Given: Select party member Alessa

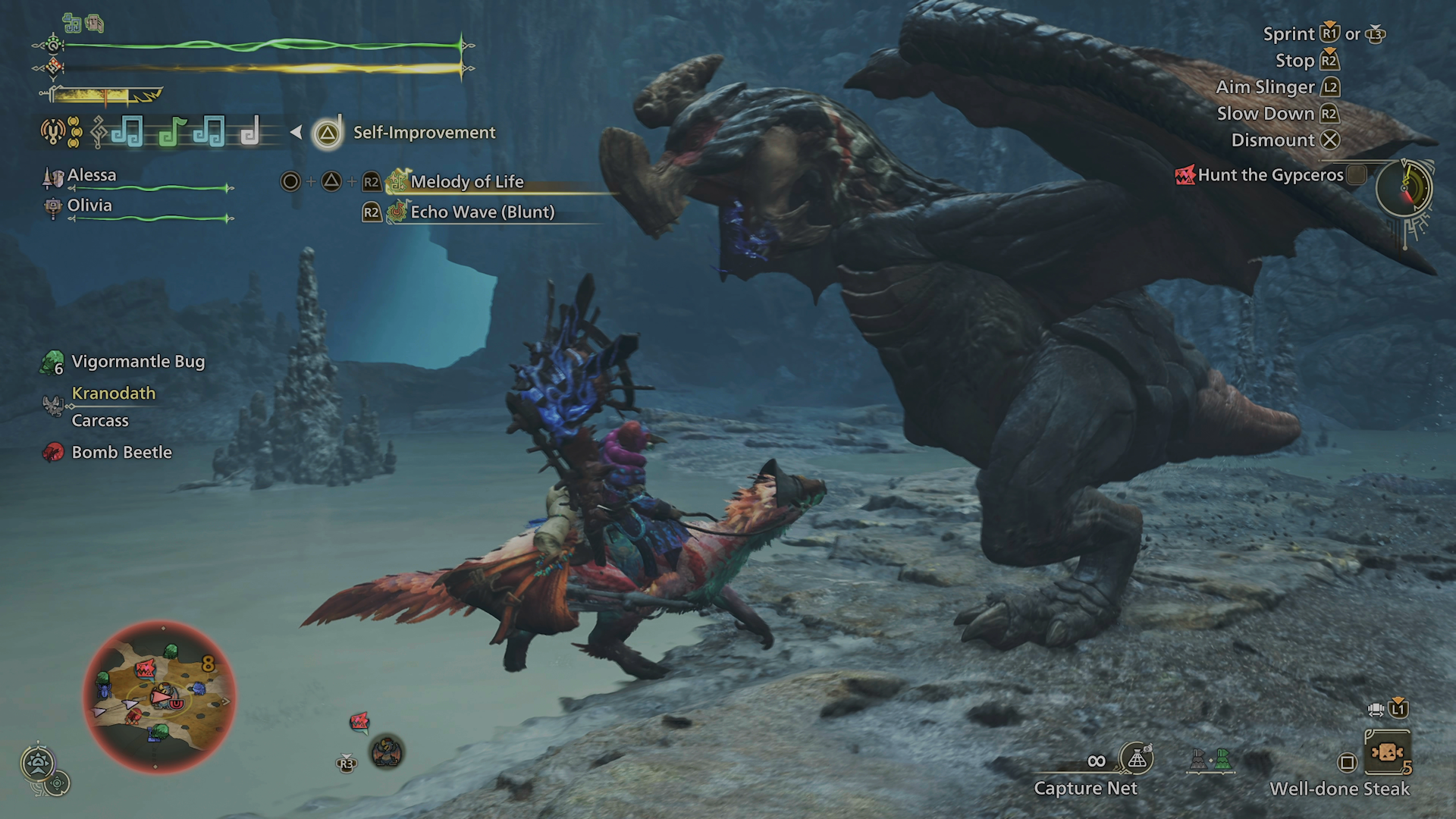Looking at the screenshot, I should [92, 175].
